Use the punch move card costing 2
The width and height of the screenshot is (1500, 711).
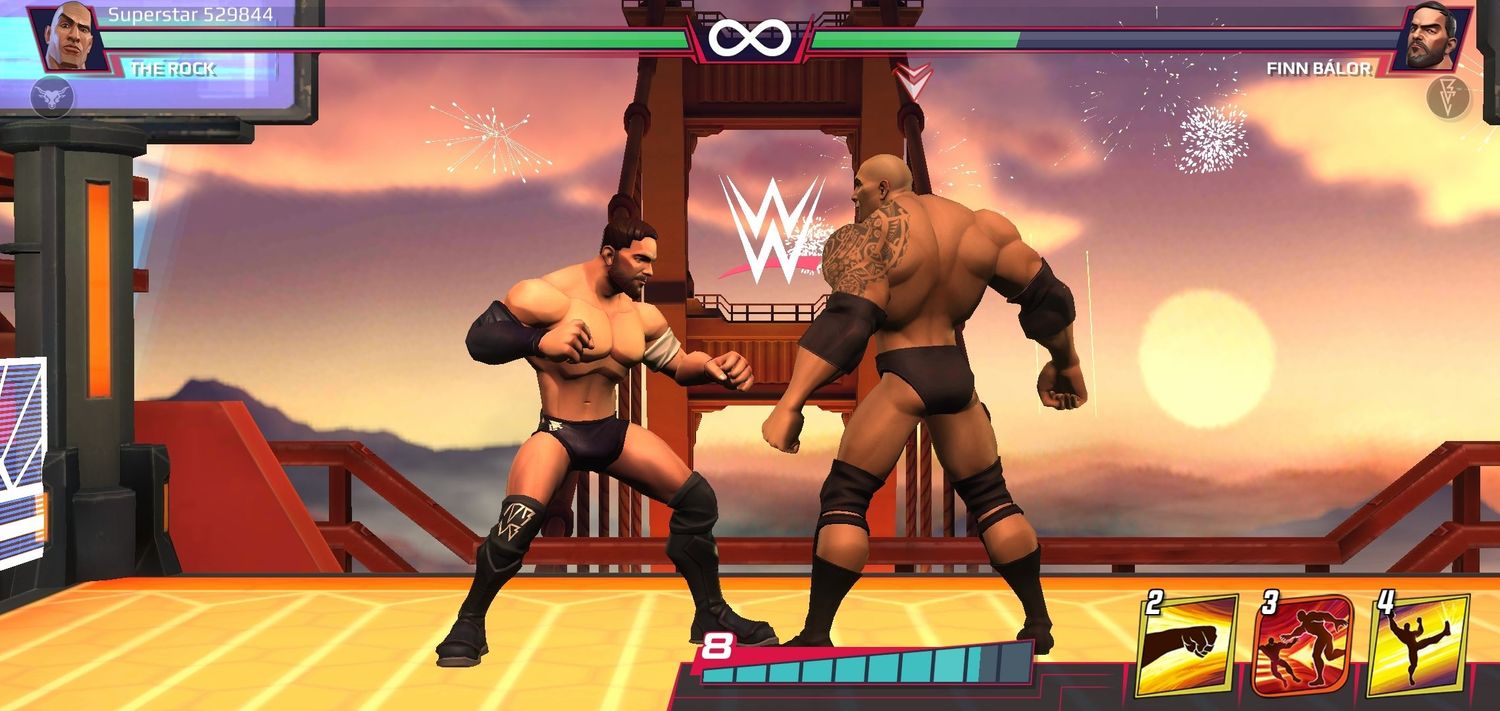tap(1187, 643)
